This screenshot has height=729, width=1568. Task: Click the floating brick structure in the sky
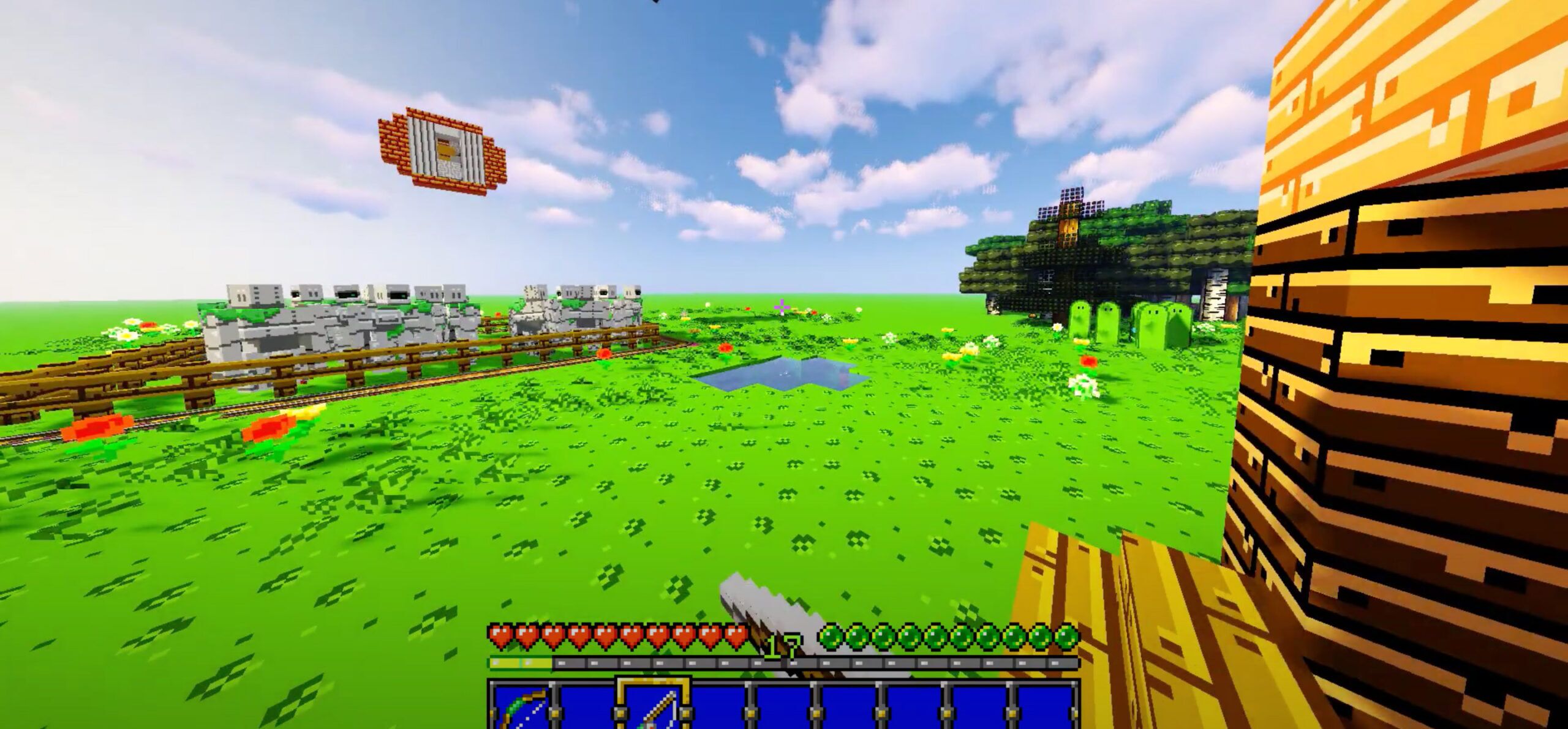coord(441,150)
